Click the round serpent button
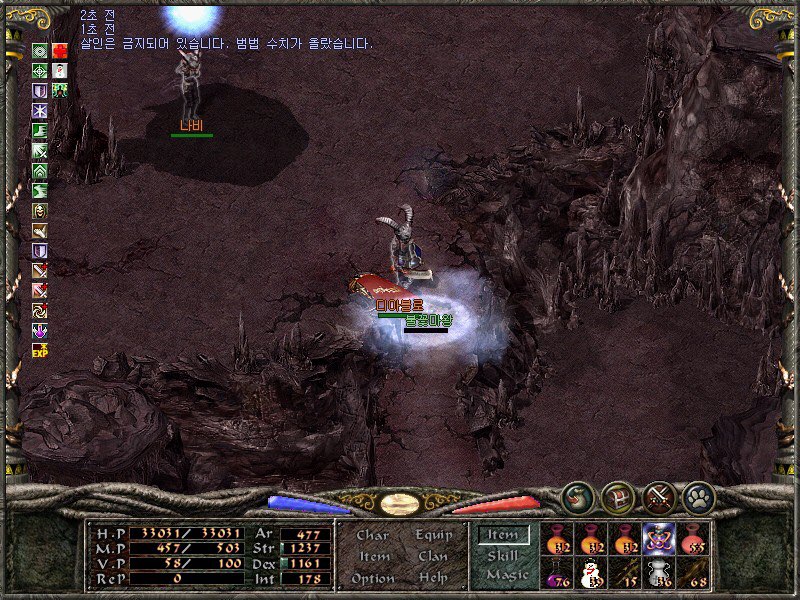Viewport: 800px width, 600px height. click(x=577, y=497)
